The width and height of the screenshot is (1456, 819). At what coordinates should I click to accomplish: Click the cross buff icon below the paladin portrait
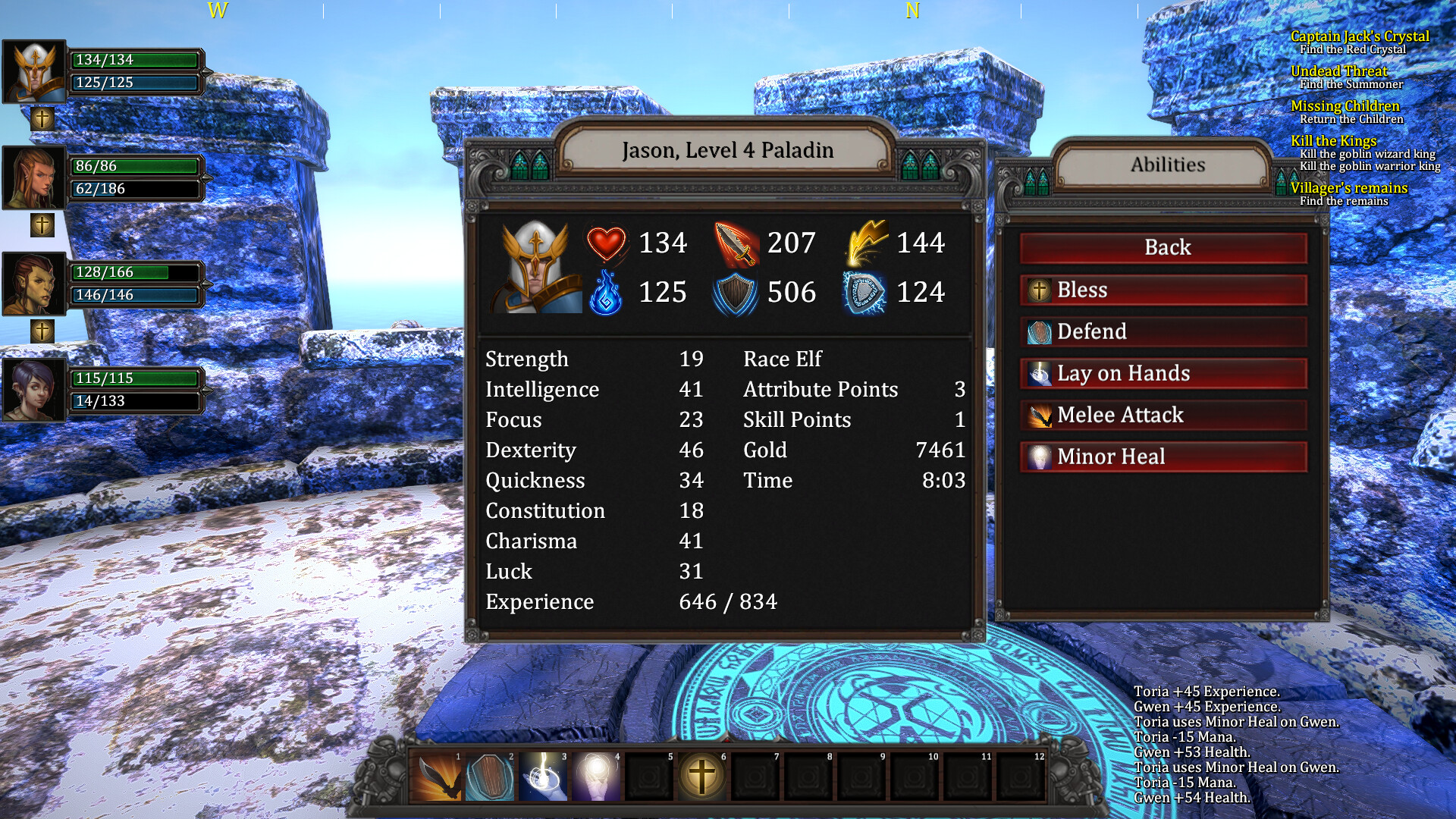(42, 118)
